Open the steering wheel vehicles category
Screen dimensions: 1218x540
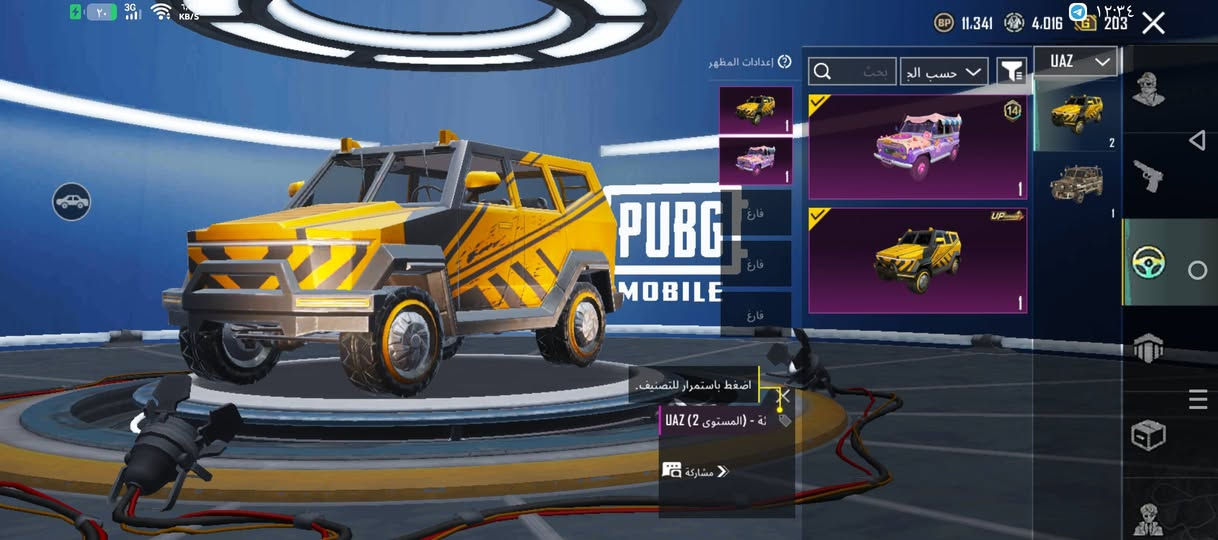click(1147, 263)
